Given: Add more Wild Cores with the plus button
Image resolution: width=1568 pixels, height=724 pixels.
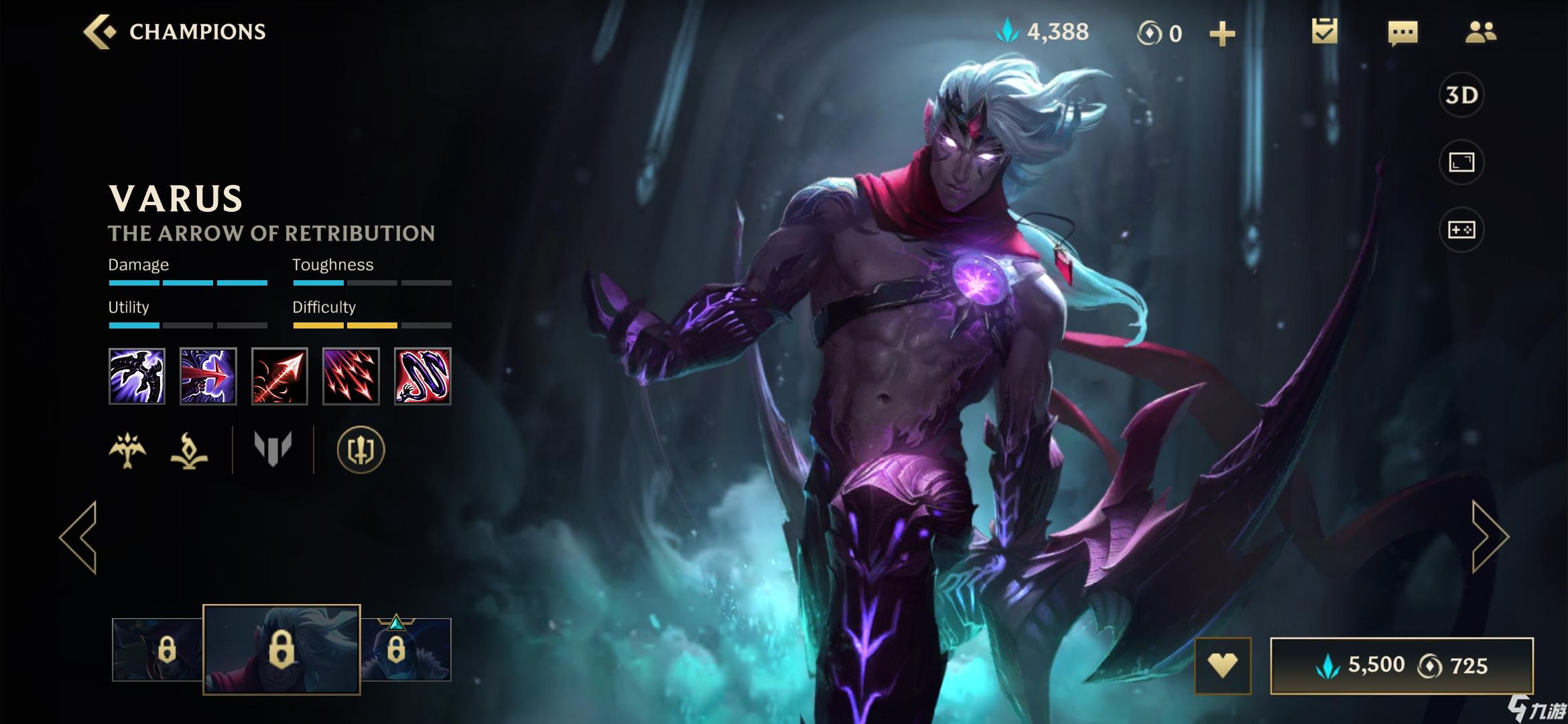Looking at the screenshot, I should pyautogui.click(x=1222, y=34).
